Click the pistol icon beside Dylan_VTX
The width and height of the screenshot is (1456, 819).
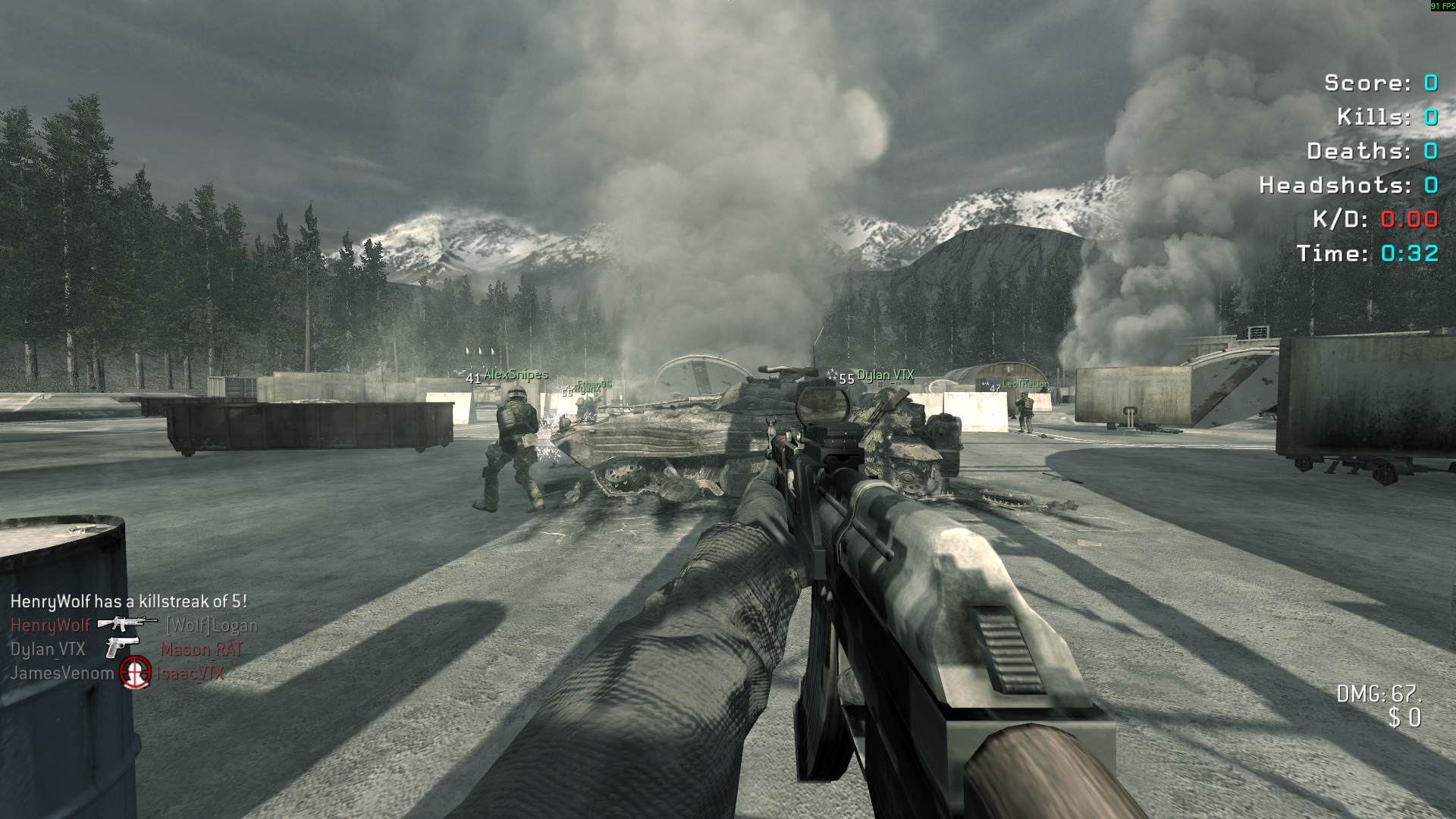point(121,648)
